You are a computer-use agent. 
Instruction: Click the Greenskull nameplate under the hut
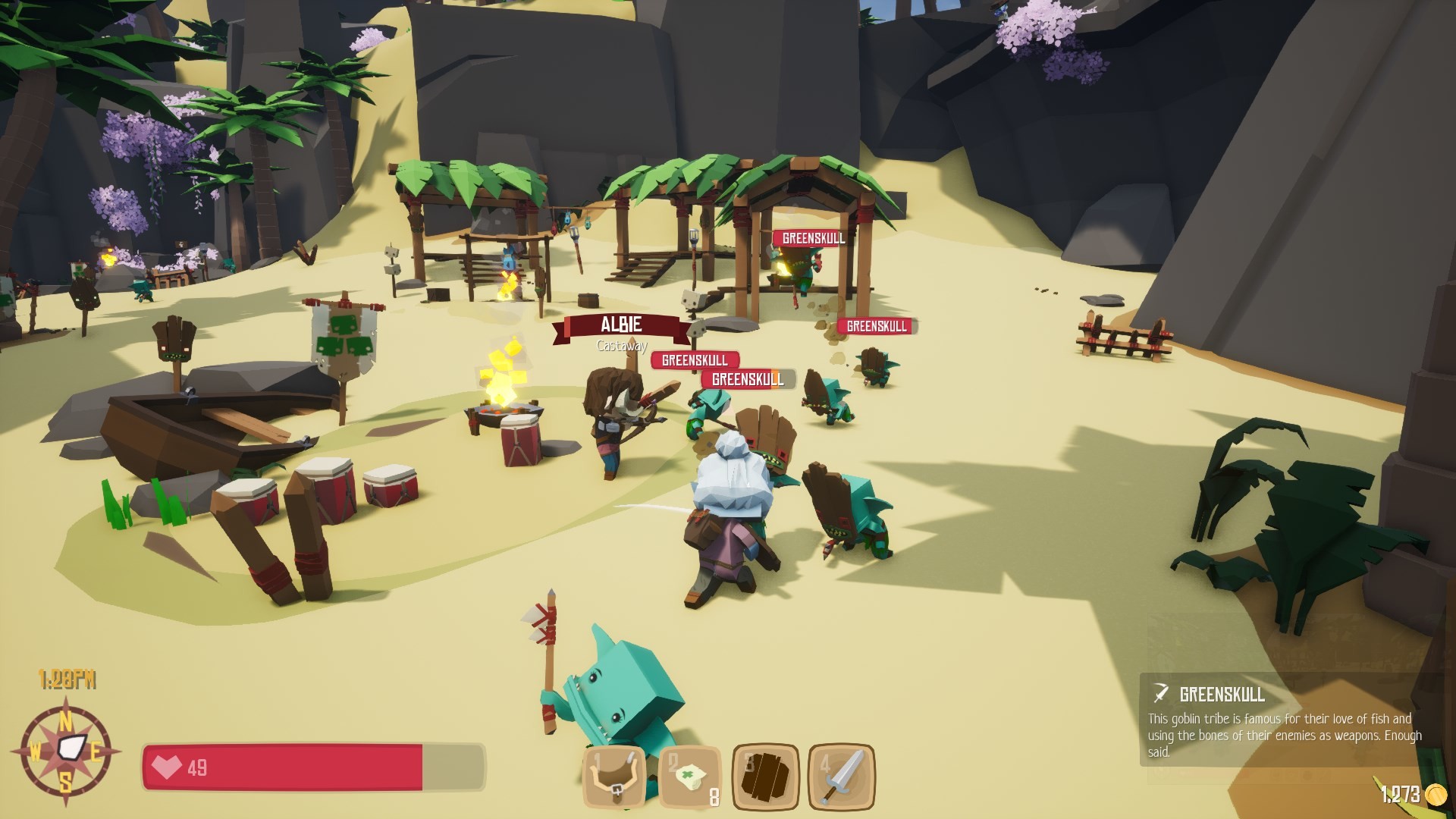(x=811, y=239)
